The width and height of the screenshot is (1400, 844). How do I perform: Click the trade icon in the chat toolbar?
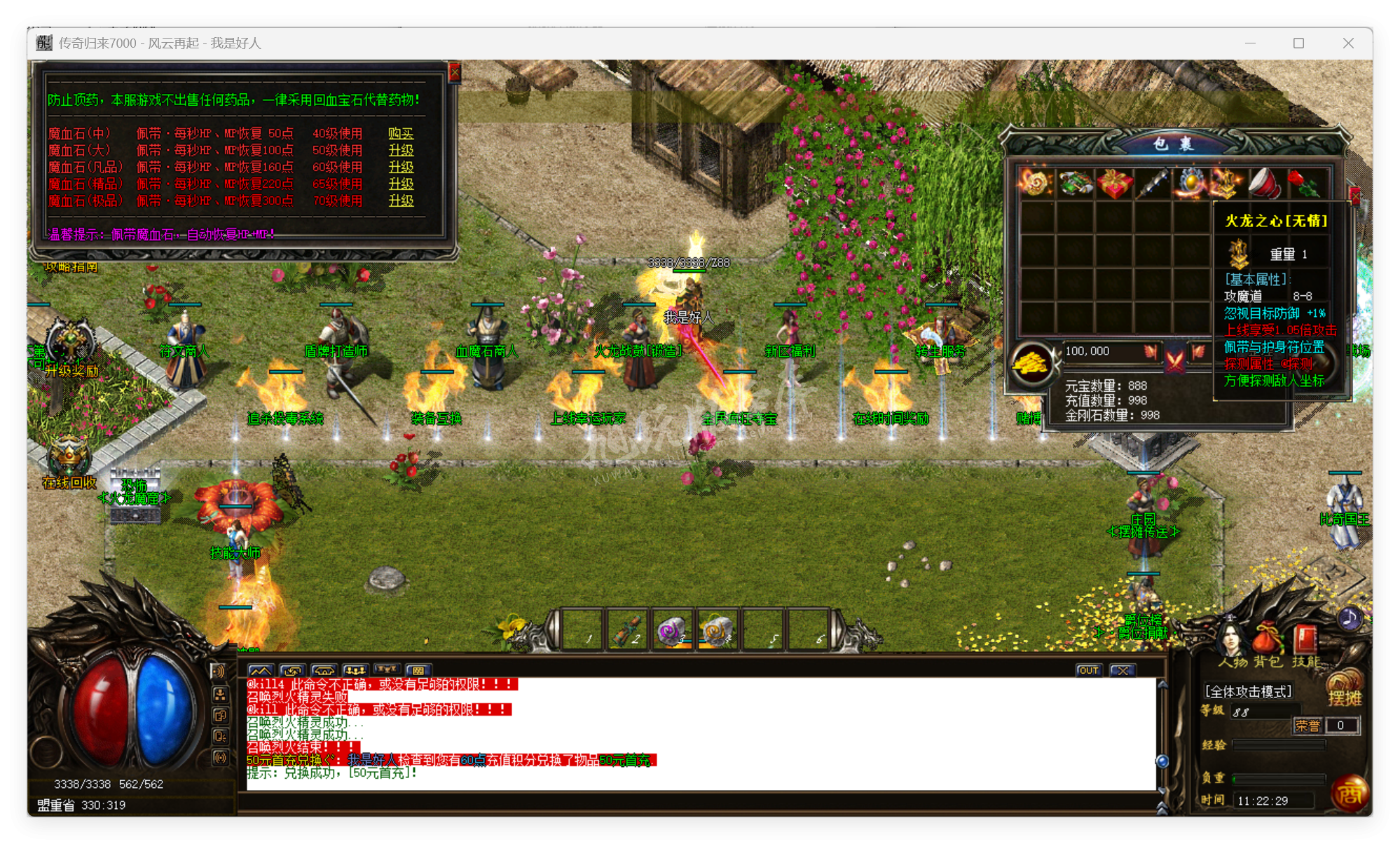point(292,669)
